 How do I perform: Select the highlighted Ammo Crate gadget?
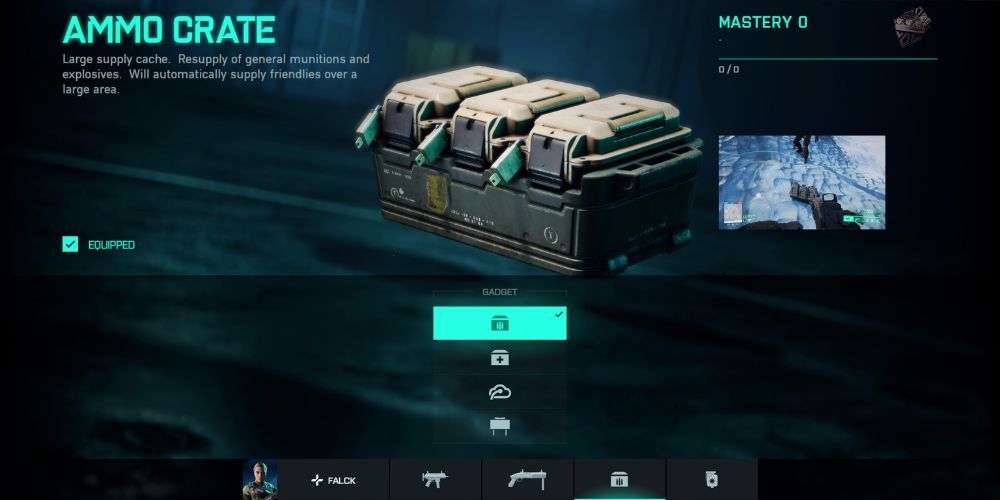tap(500, 323)
